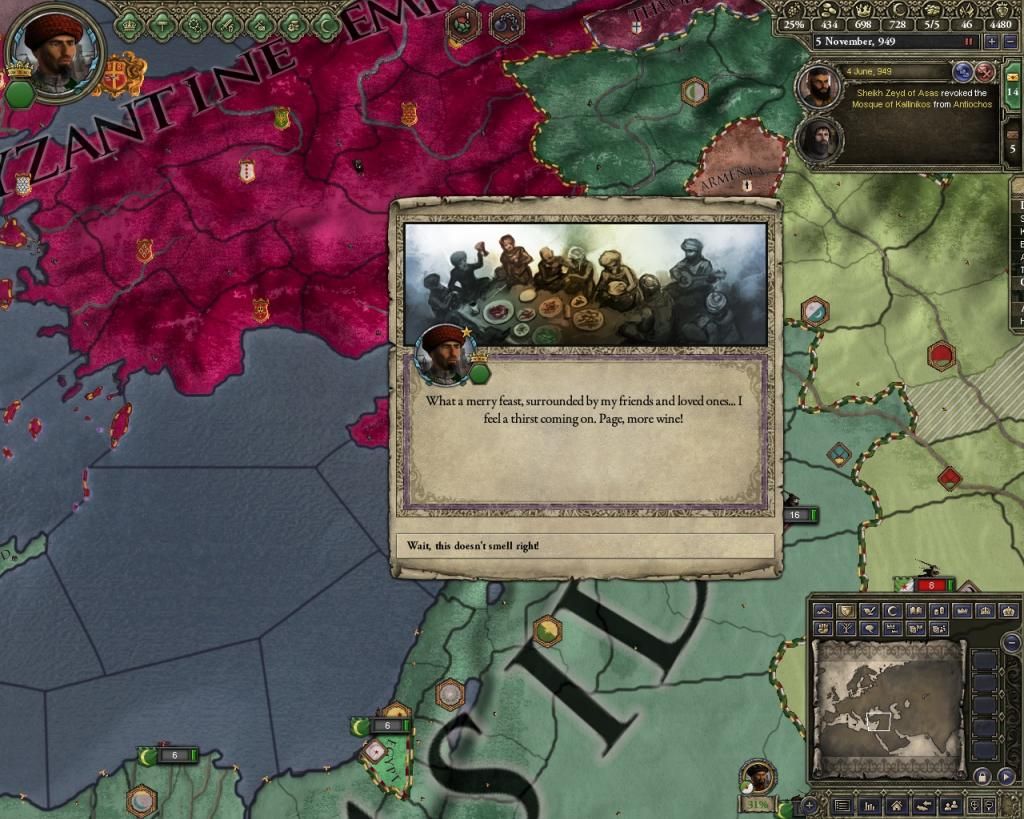
Task: Open the character finder button
Action: tap(951, 805)
